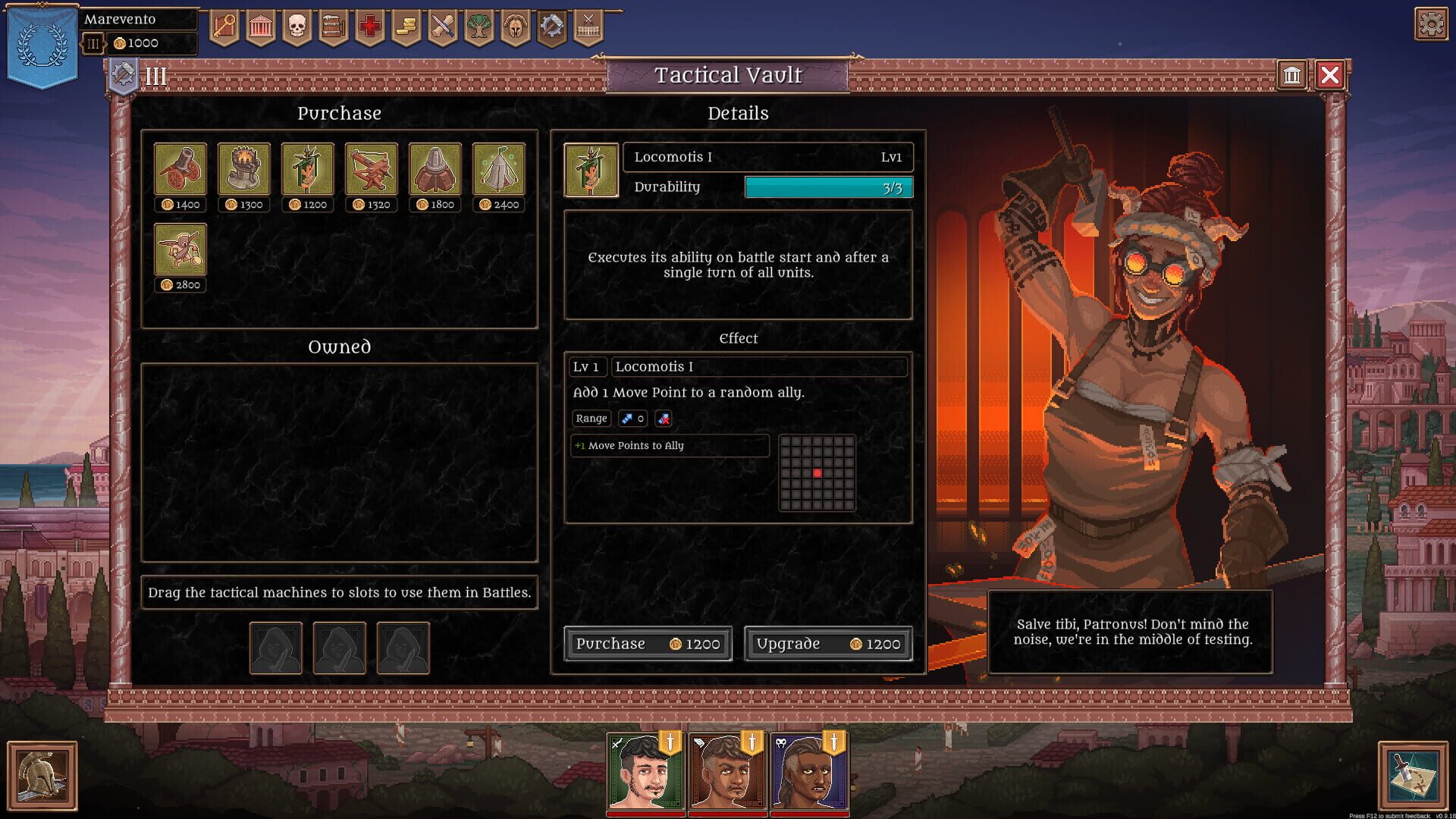Expand the Lv 1 effect entry
The width and height of the screenshot is (1456, 819).
coord(588,366)
